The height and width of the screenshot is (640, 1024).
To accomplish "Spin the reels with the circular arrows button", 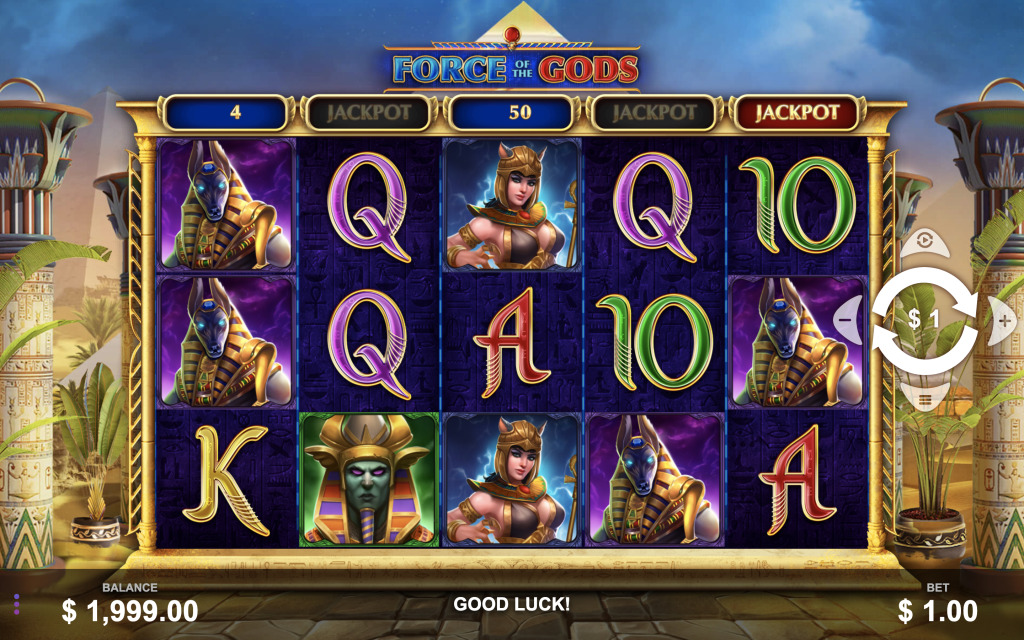I will [x=924, y=320].
